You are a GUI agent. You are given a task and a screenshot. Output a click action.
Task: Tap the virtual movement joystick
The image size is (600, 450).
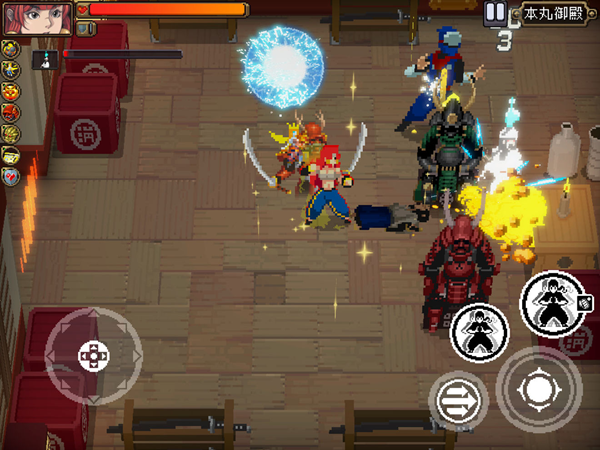pyautogui.click(x=94, y=355)
